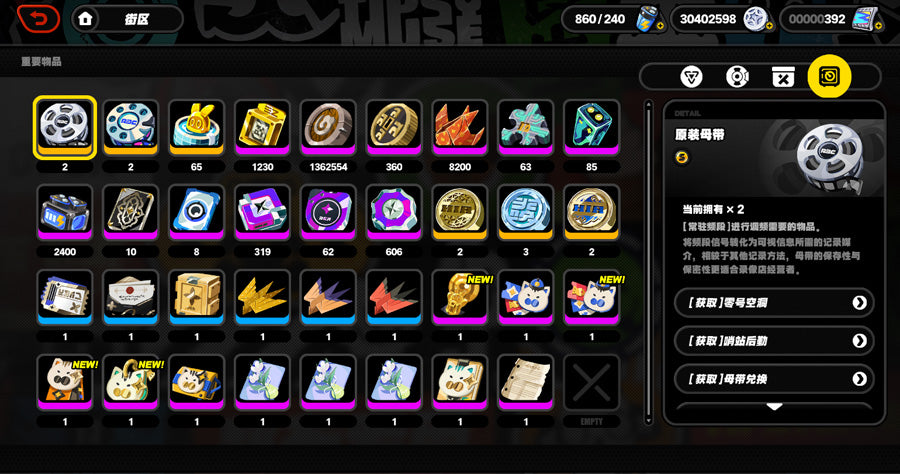
Task: Select the silver film reel master tape
Action: pyautogui.click(x=65, y=126)
